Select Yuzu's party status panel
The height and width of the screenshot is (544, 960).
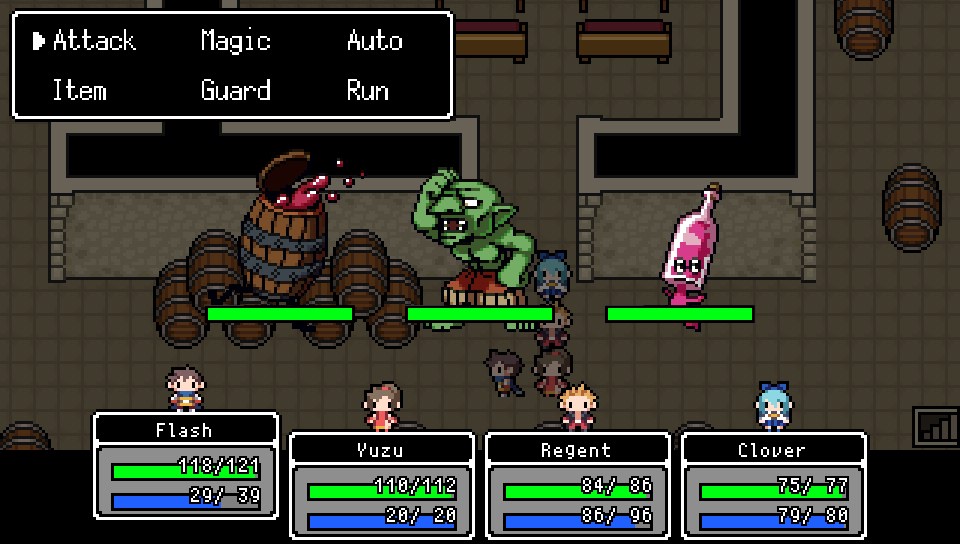coord(381,484)
